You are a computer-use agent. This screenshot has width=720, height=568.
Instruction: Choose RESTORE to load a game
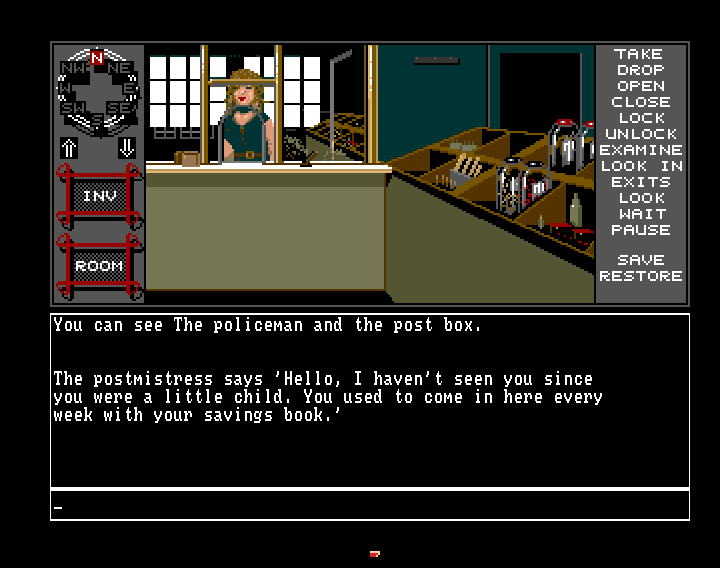pos(640,276)
